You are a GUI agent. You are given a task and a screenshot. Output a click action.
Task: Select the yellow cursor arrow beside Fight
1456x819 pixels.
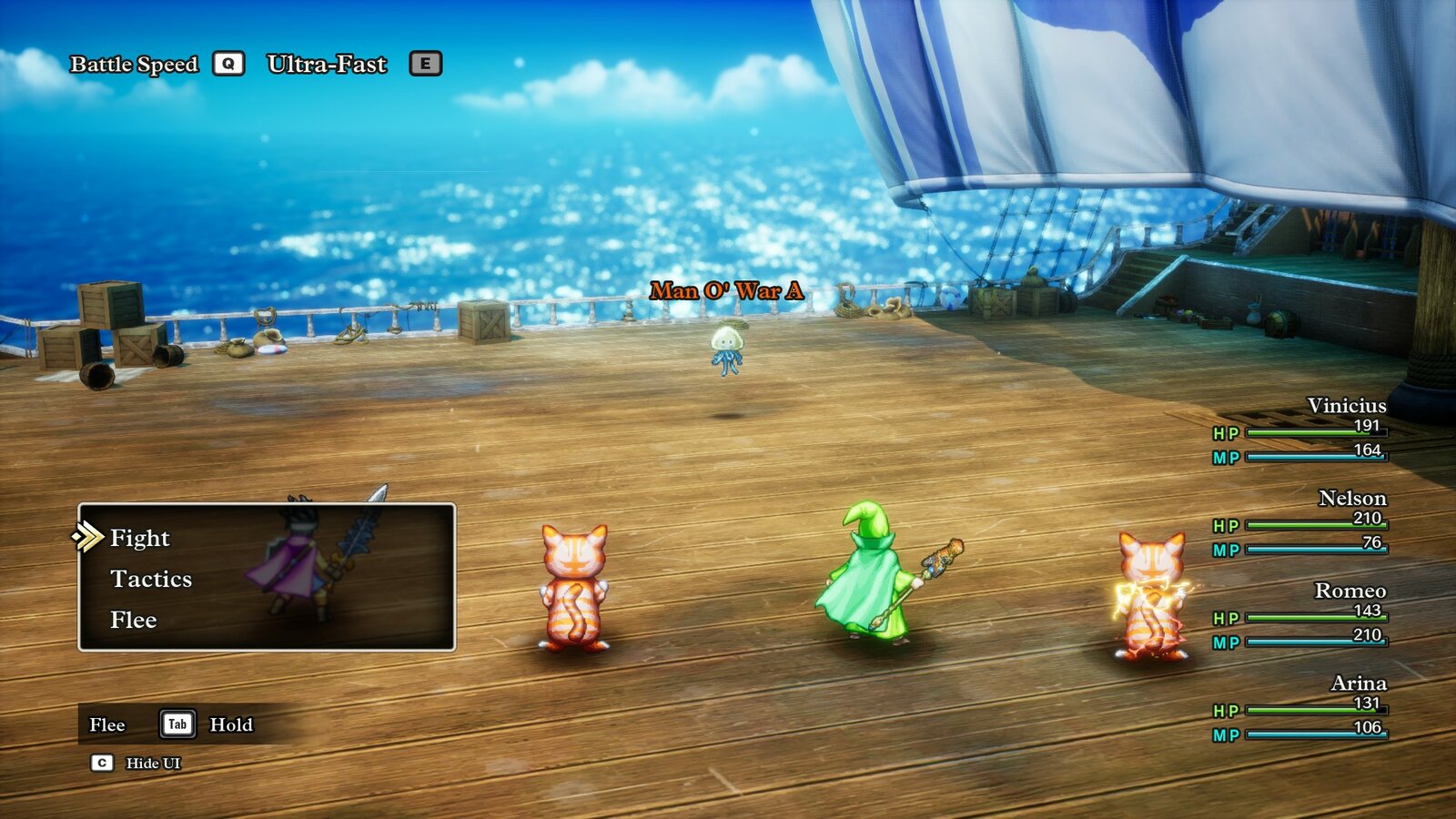(90, 538)
